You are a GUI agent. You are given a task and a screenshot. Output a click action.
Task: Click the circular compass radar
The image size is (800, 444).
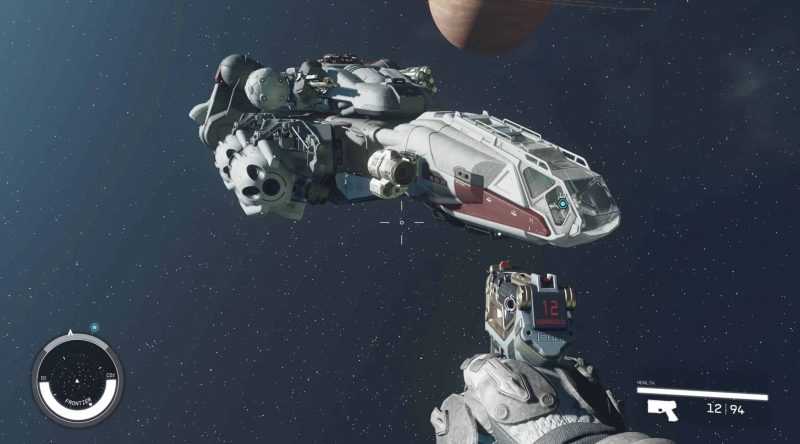77,377
